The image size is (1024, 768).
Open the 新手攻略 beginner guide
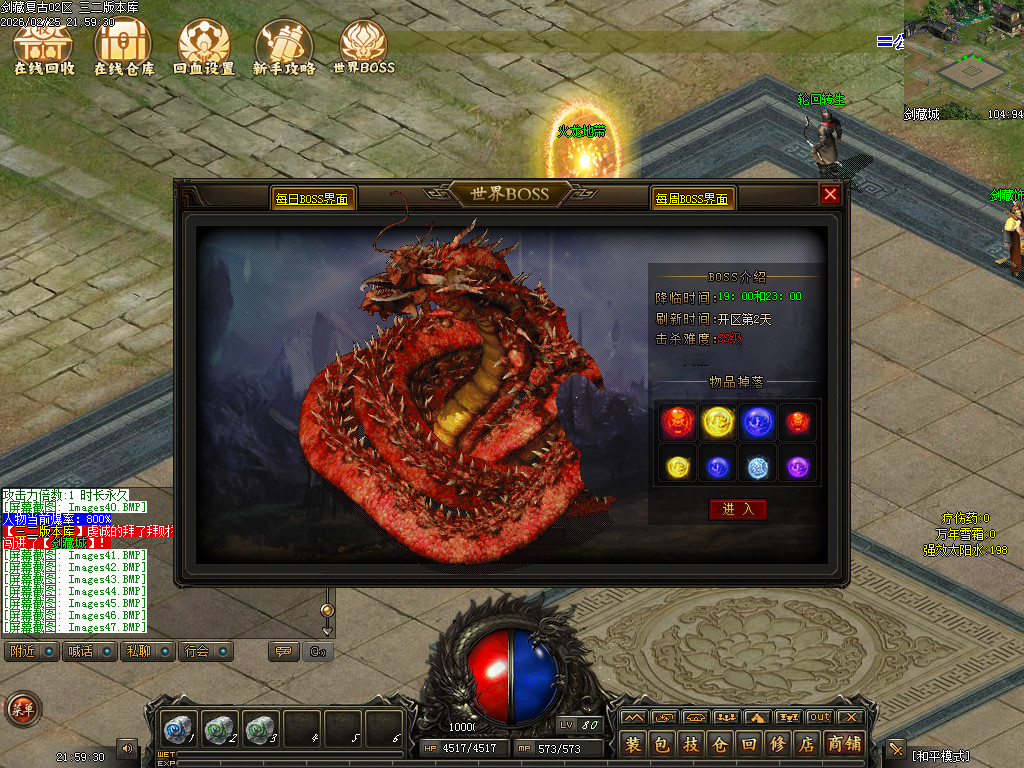click(284, 48)
